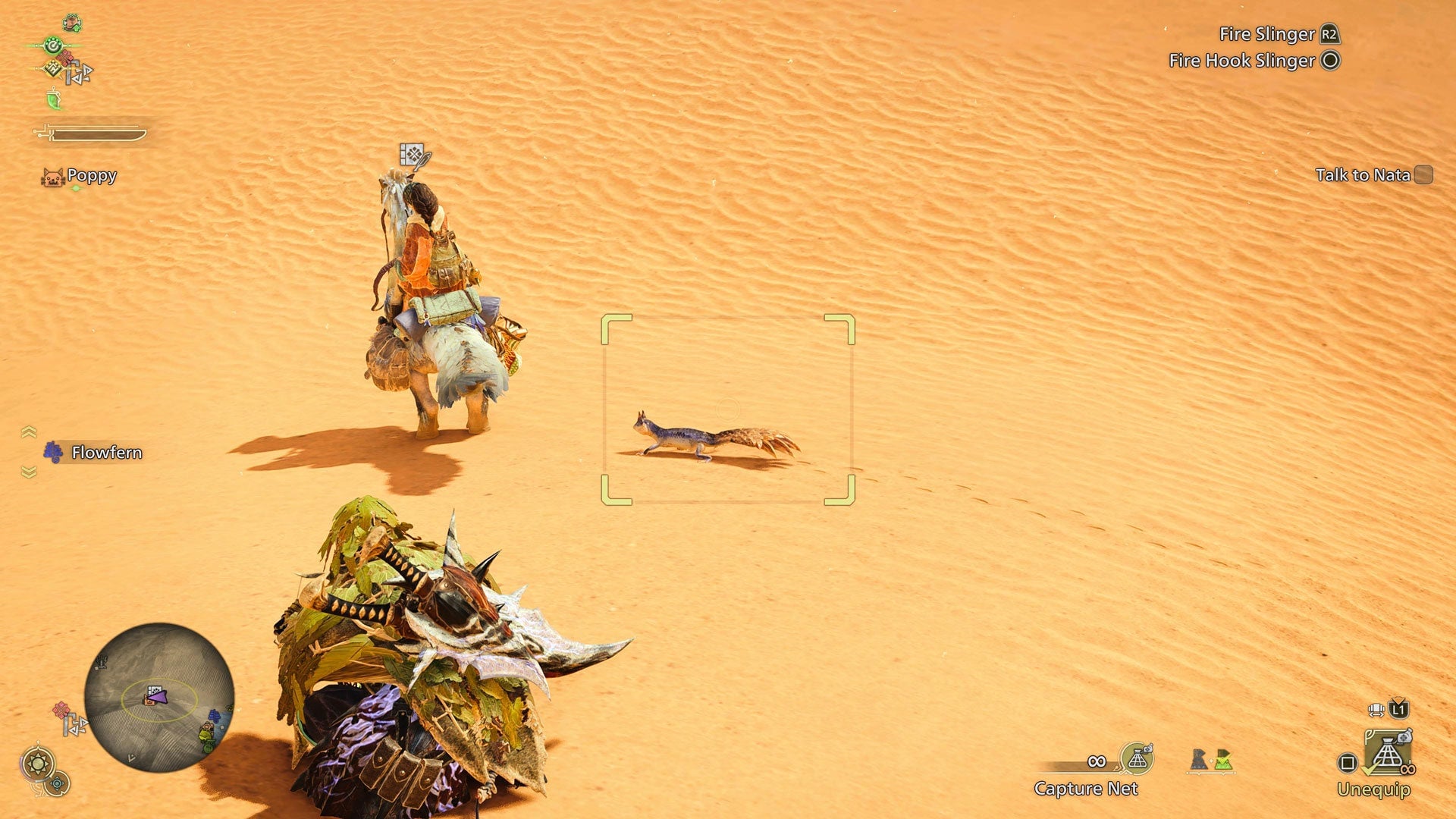The width and height of the screenshot is (1456, 819).
Task: Enable the green-checked slinger ammo
Action: tap(1223, 761)
